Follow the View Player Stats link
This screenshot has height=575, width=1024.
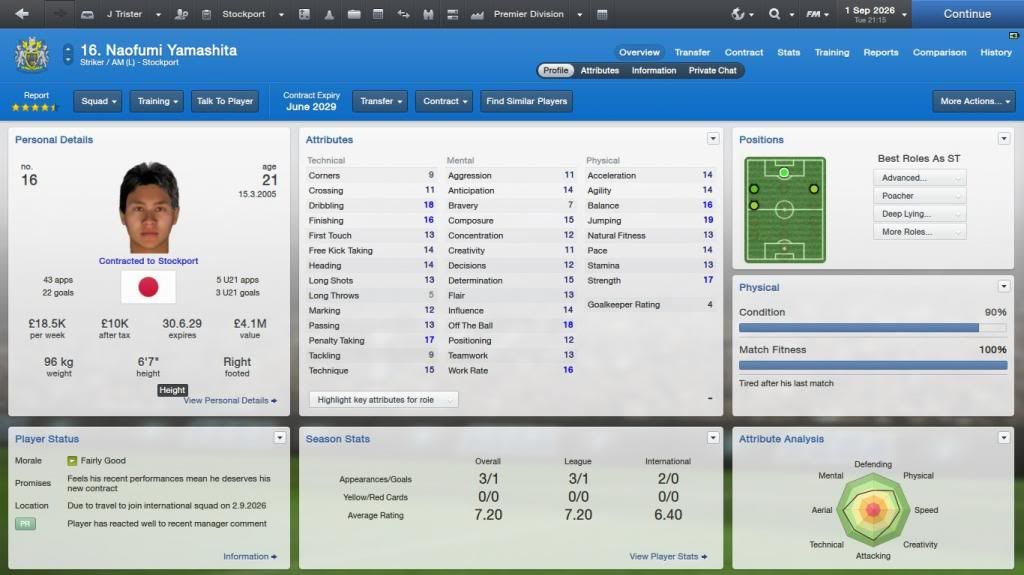click(667, 556)
